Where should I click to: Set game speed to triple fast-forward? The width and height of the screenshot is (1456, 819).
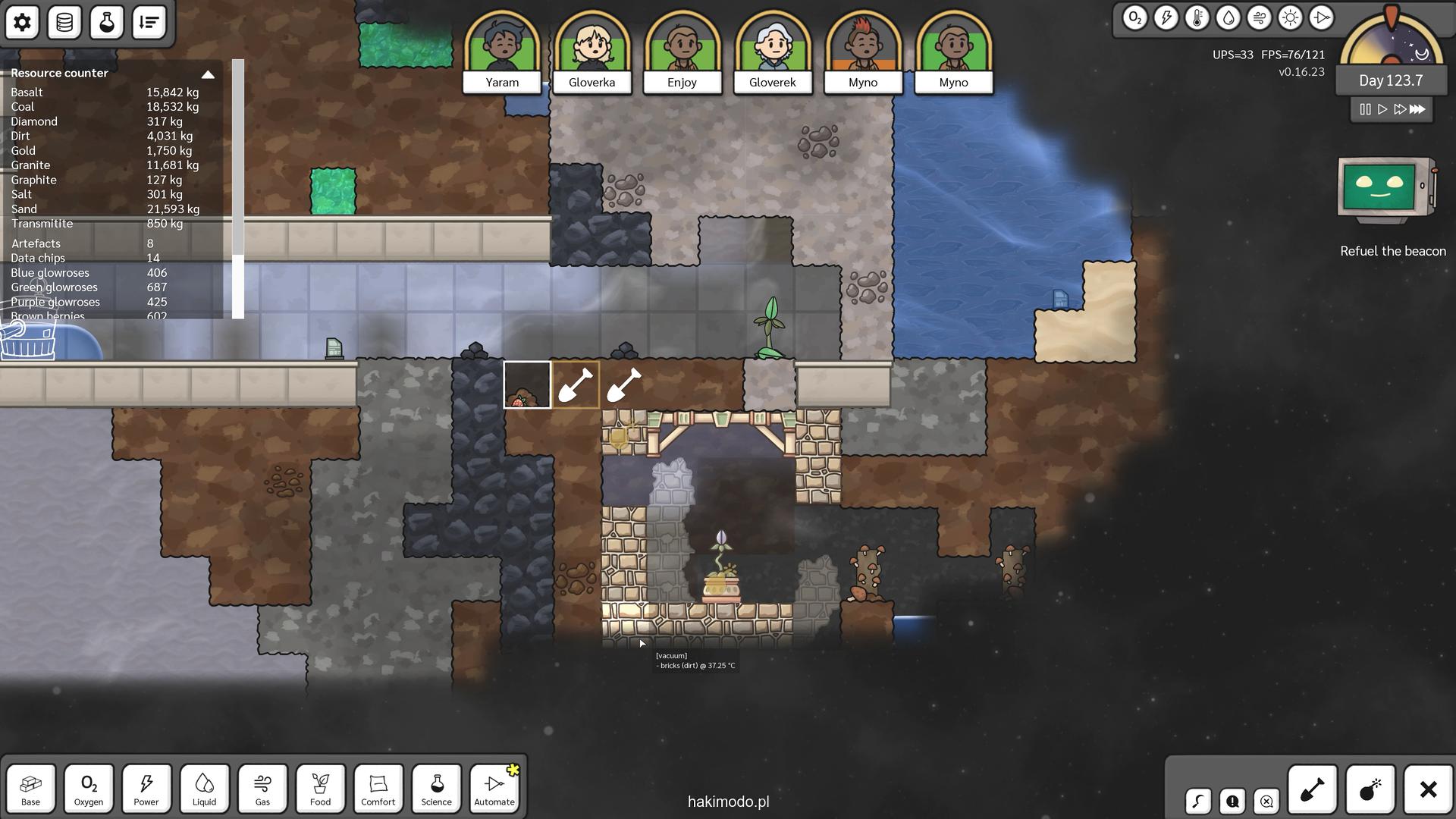click(1417, 109)
